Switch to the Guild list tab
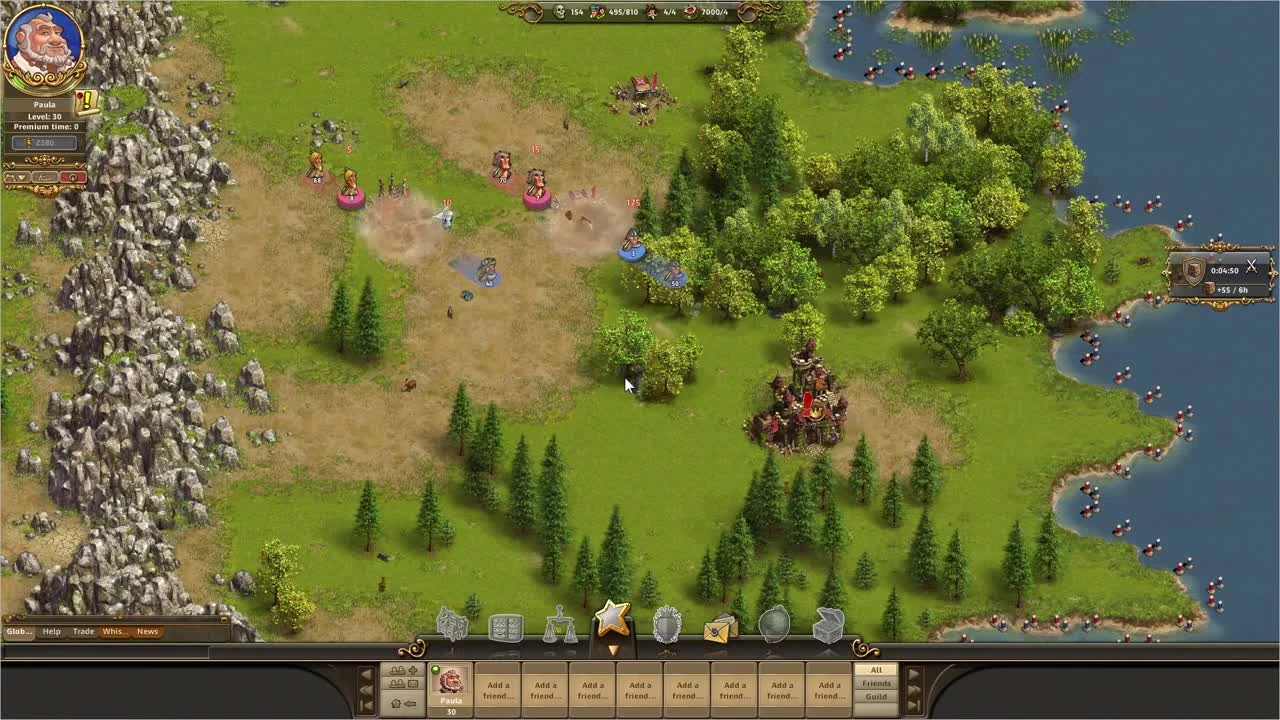The width and height of the screenshot is (1280, 720). (x=876, y=695)
